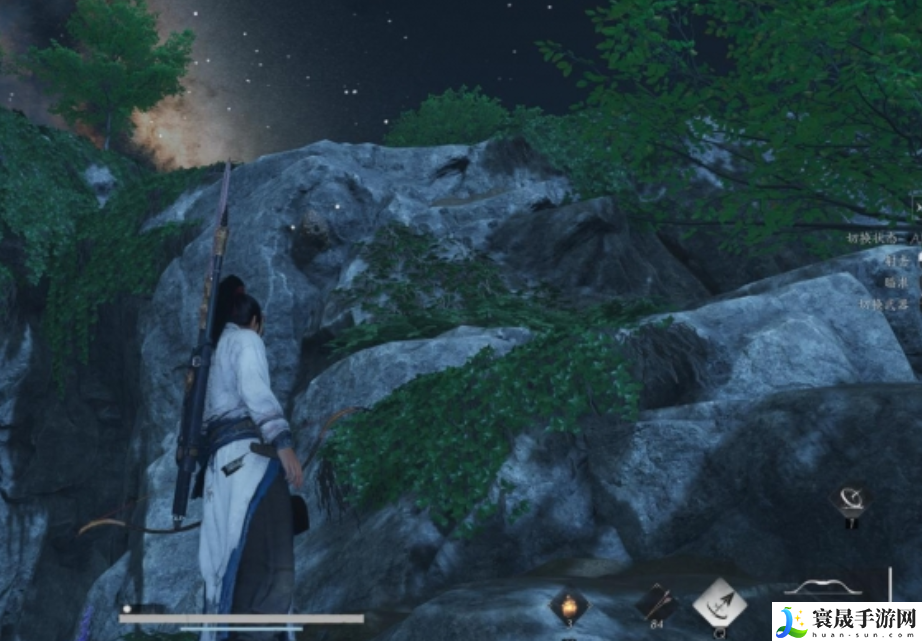Activate the swirl skill diamond icon
The height and width of the screenshot is (641, 922).
(x=852, y=499)
